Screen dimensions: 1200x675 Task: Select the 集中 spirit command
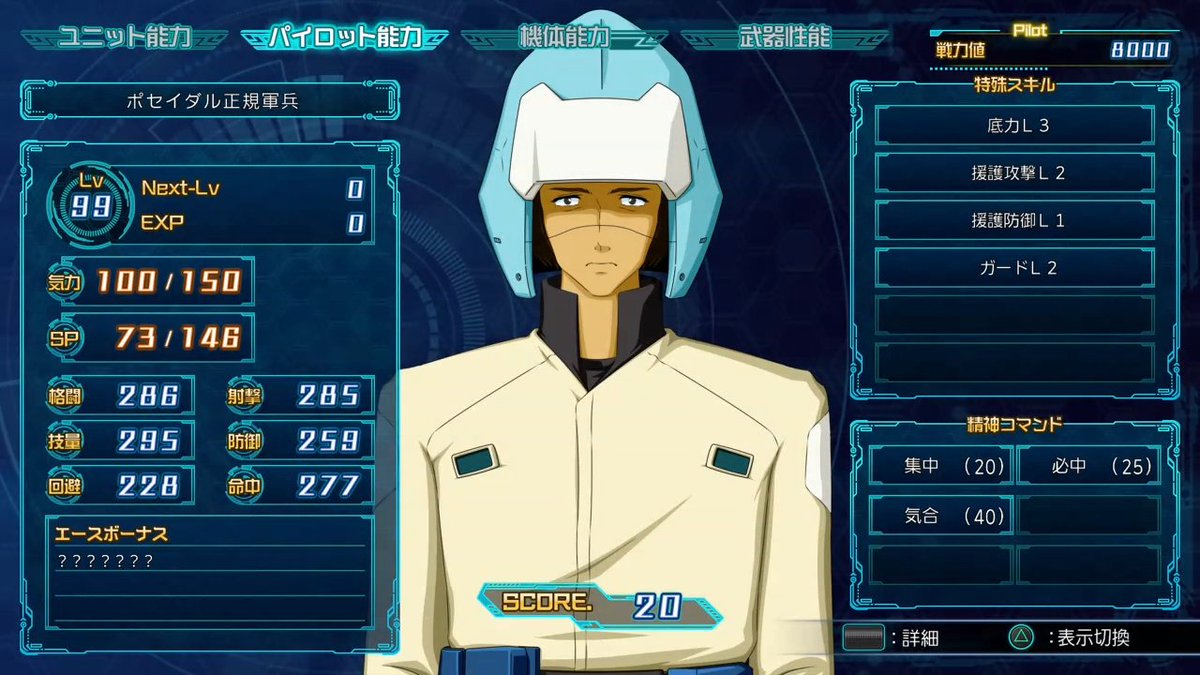pos(940,465)
